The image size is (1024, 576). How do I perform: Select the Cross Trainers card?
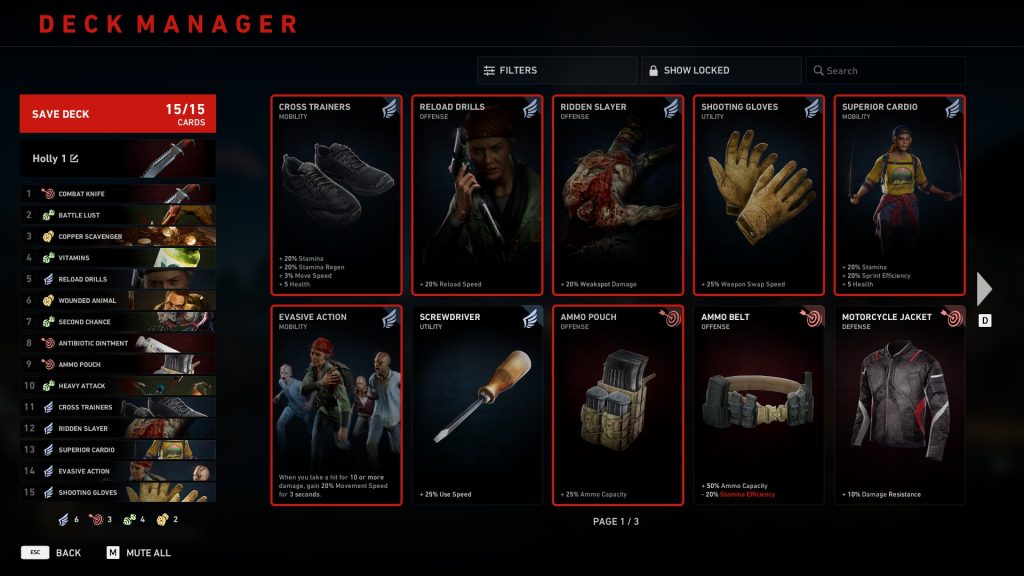336,195
